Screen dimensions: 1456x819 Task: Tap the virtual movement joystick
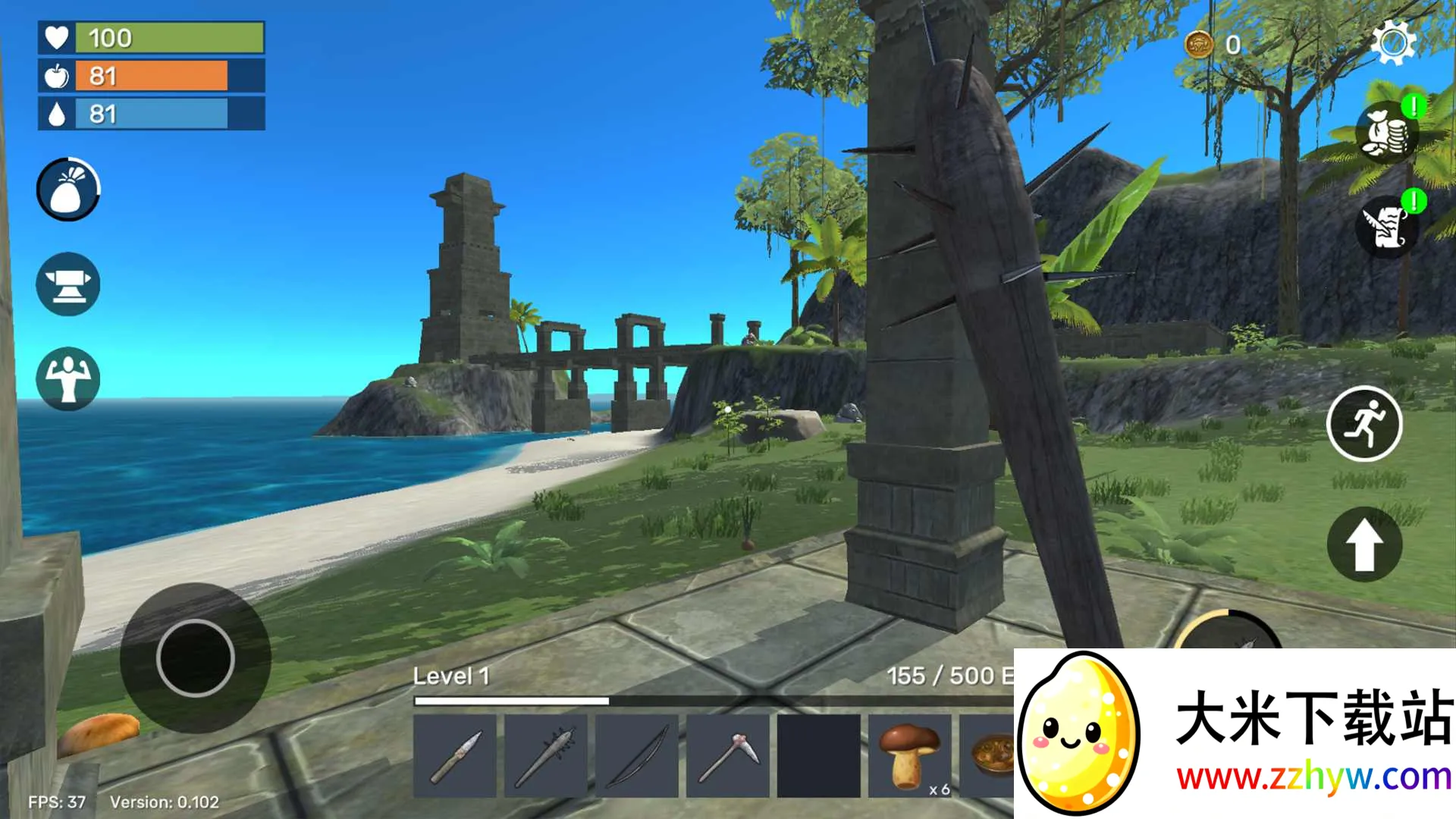click(x=196, y=657)
